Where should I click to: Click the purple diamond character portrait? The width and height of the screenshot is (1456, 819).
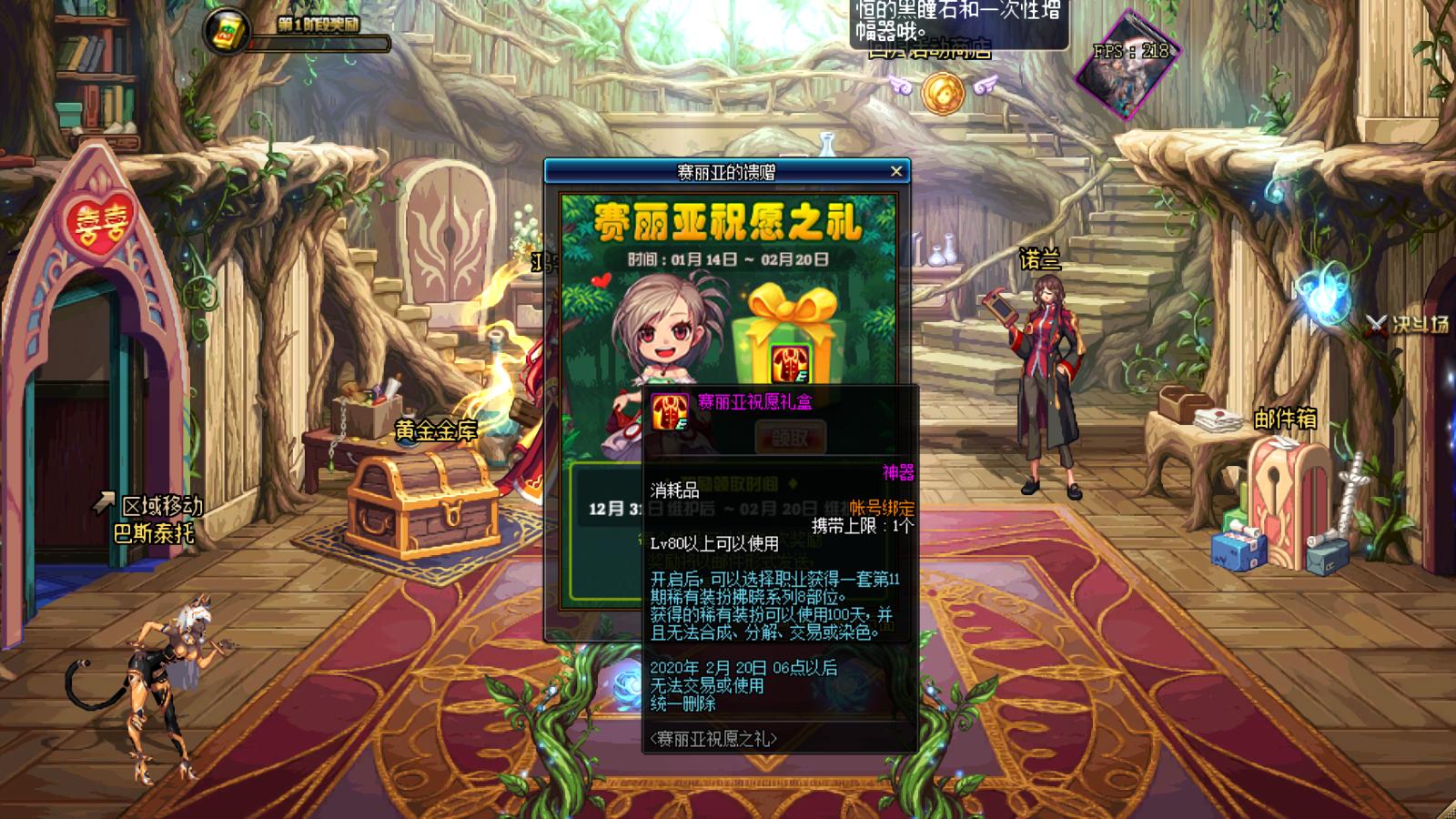[1127, 66]
